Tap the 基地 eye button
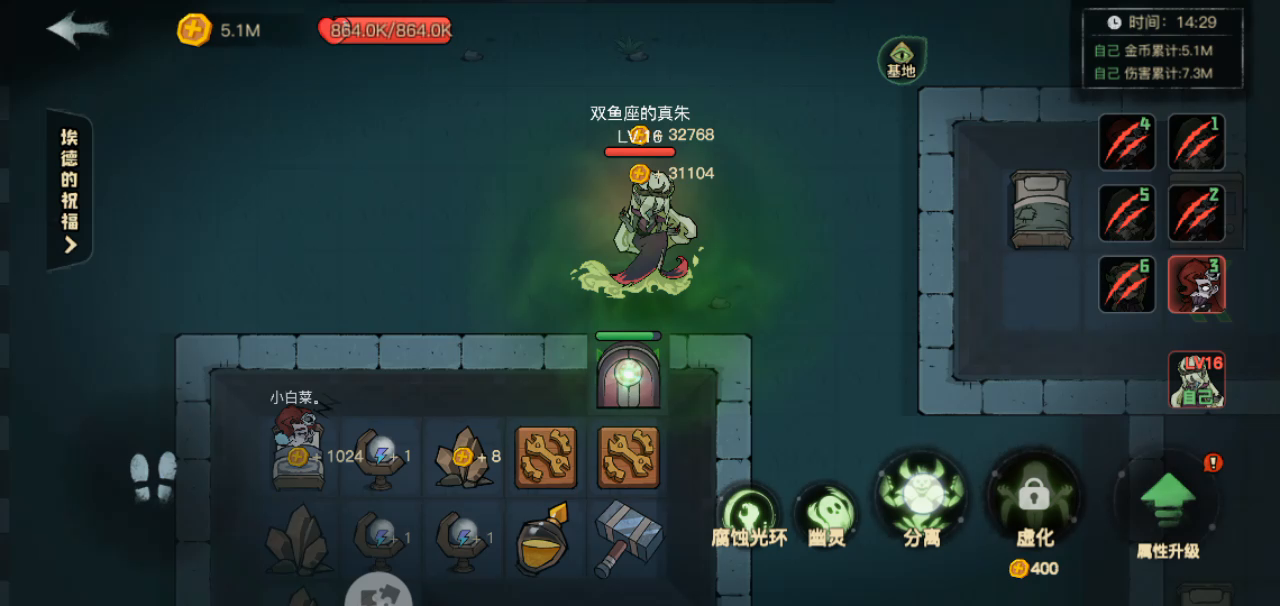 point(901,59)
